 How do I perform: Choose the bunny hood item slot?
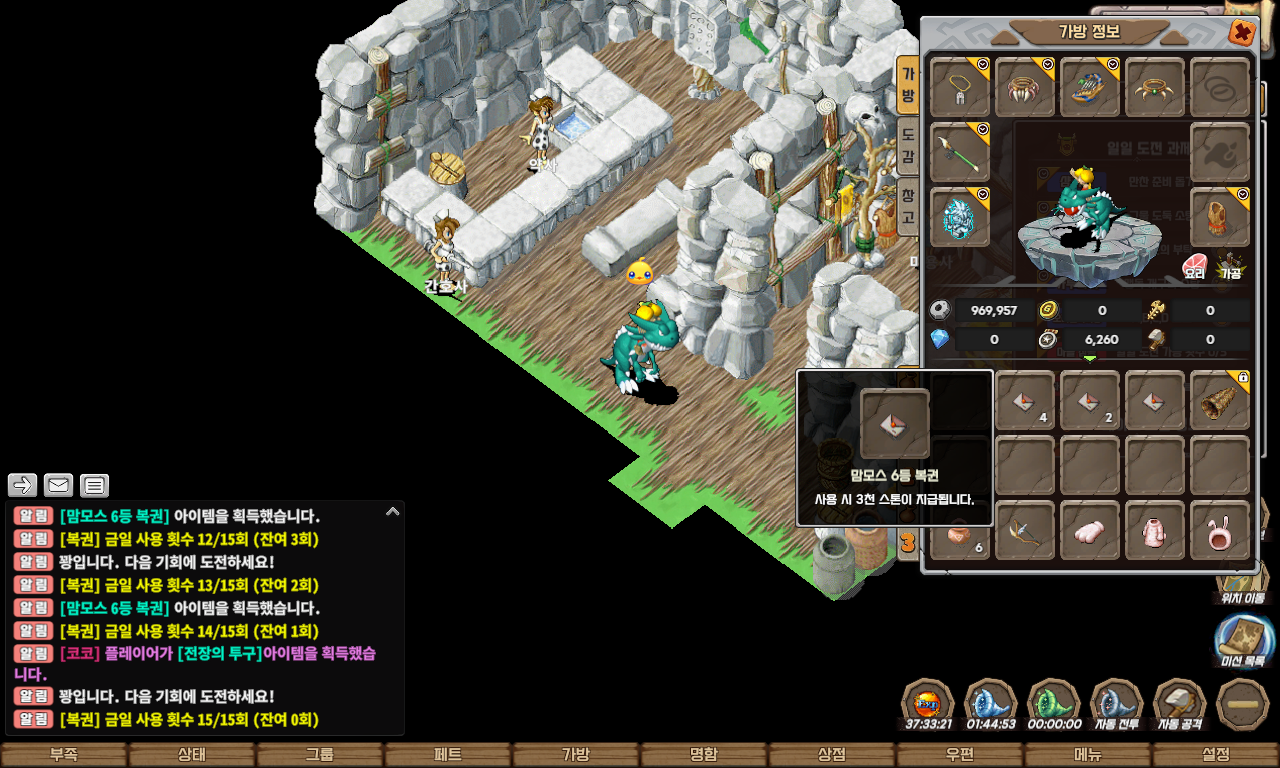(x=1220, y=530)
